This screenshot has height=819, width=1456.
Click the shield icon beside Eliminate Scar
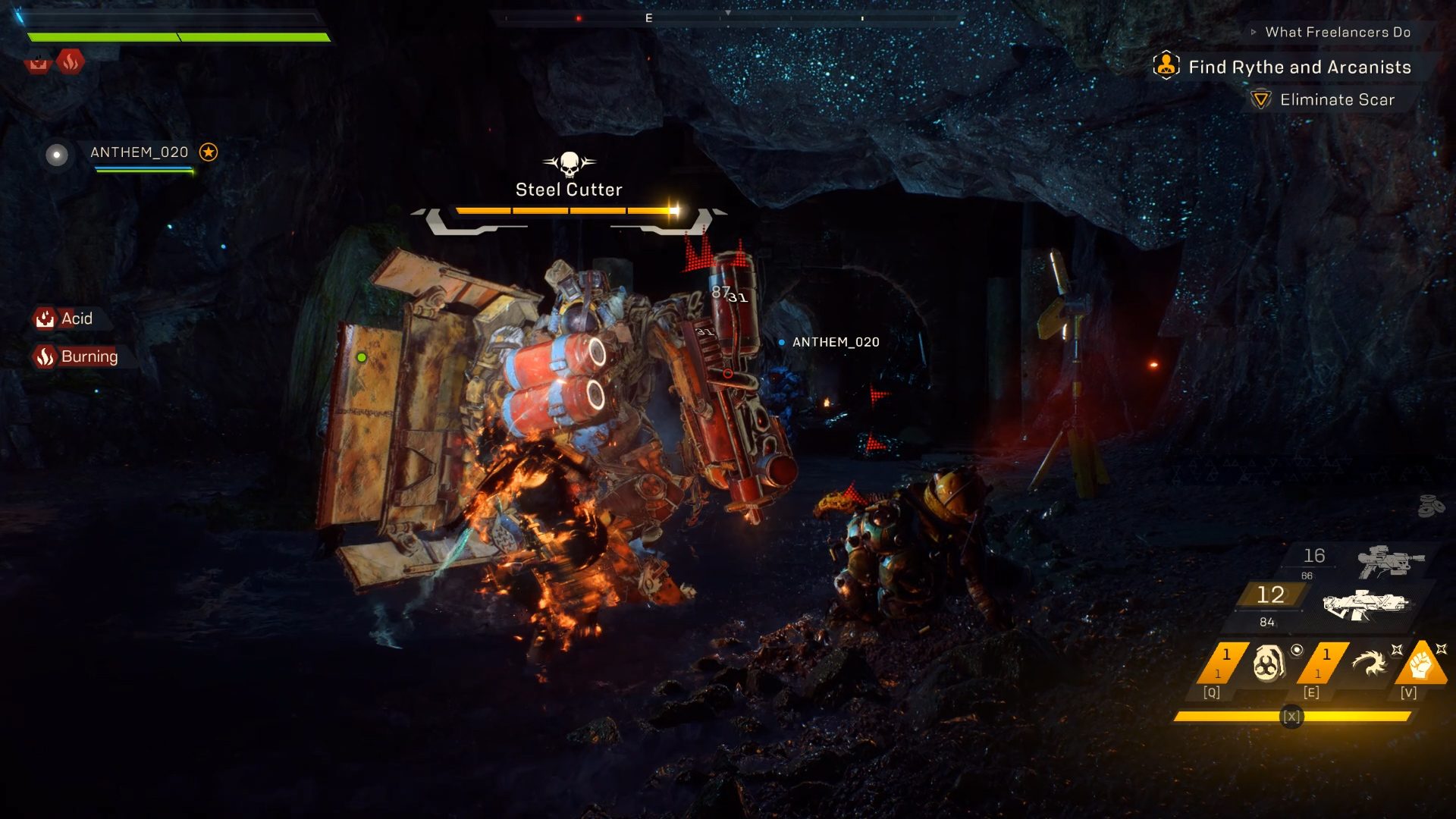tap(1260, 99)
